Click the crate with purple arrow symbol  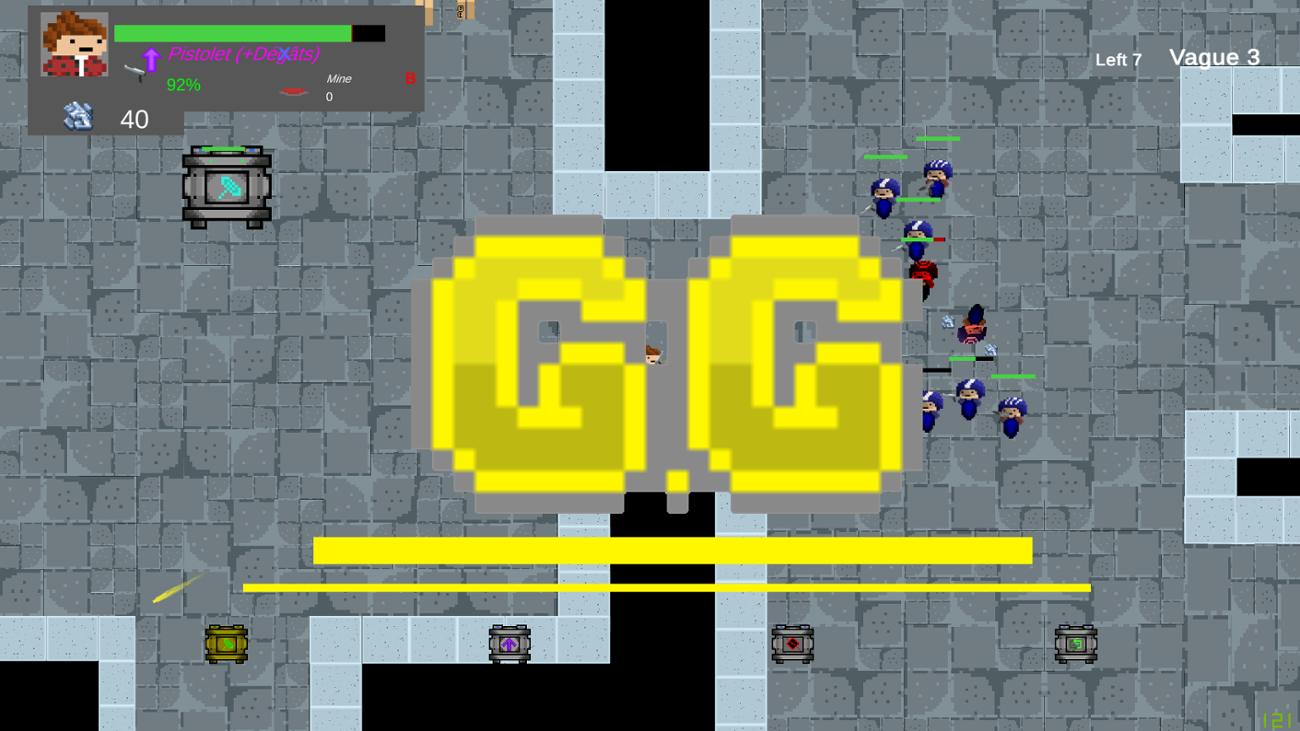(509, 645)
